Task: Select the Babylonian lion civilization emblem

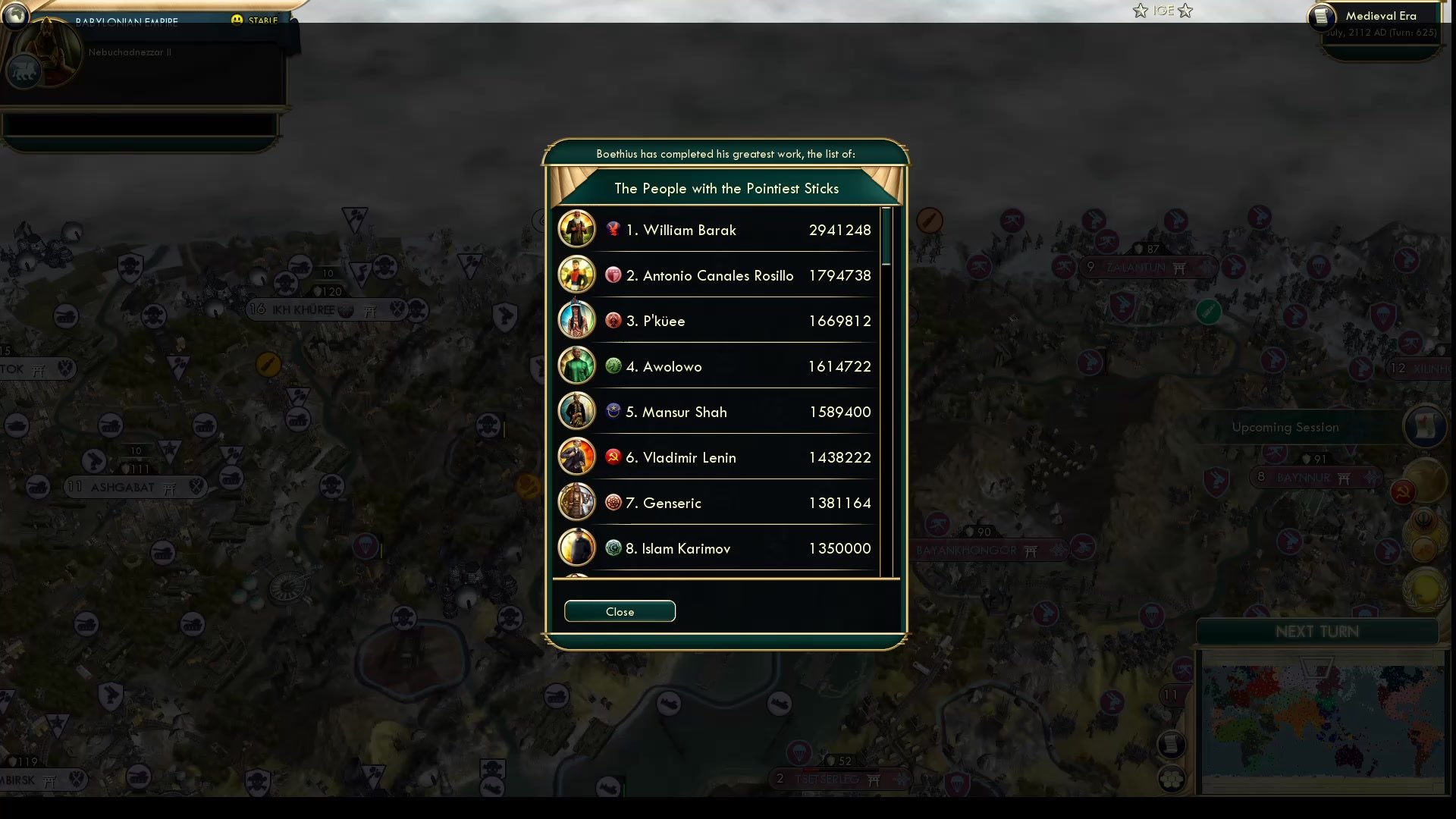Action: point(24,73)
